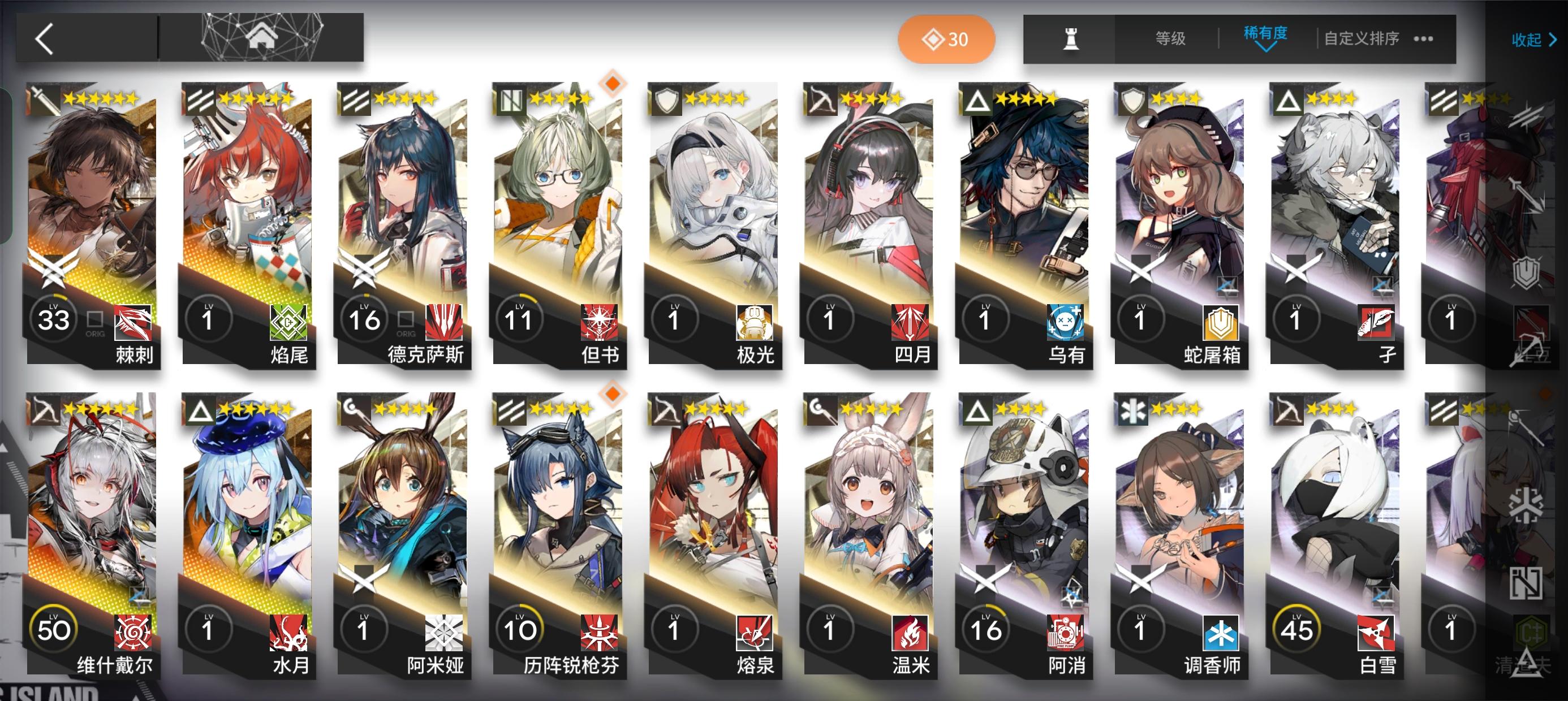Click the level progress ring on 棘刺's card
1568x701 pixels.
tap(53, 318)
